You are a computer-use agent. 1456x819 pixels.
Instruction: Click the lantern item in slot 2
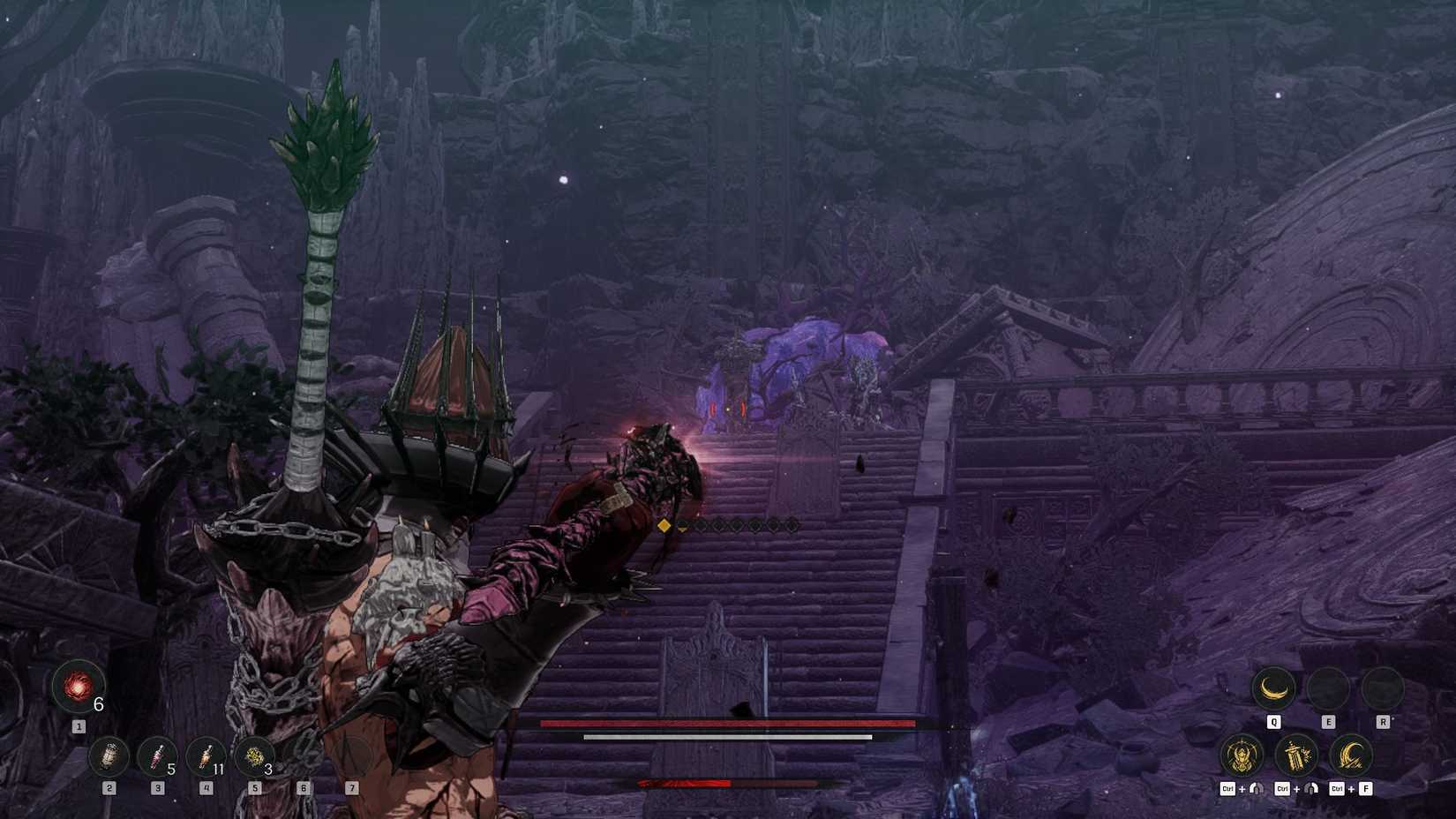coord(109,757)
